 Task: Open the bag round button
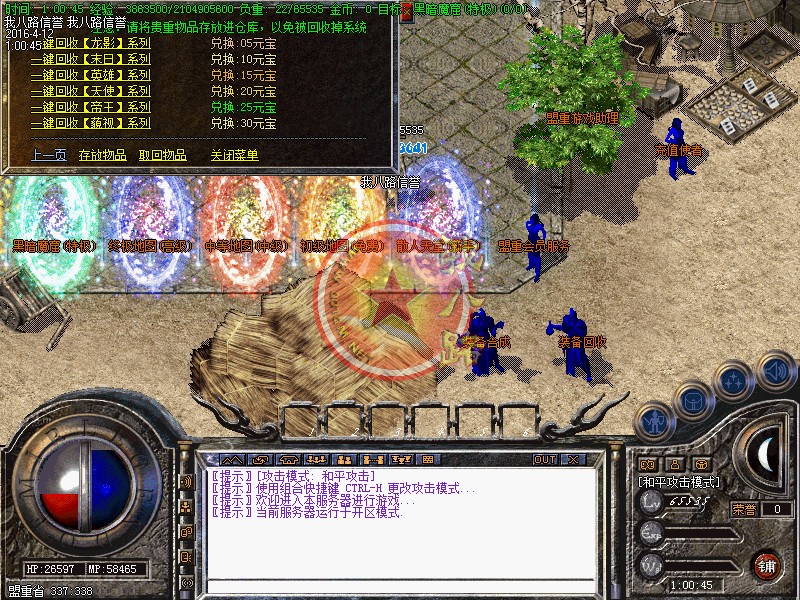(x=693, y=402)
